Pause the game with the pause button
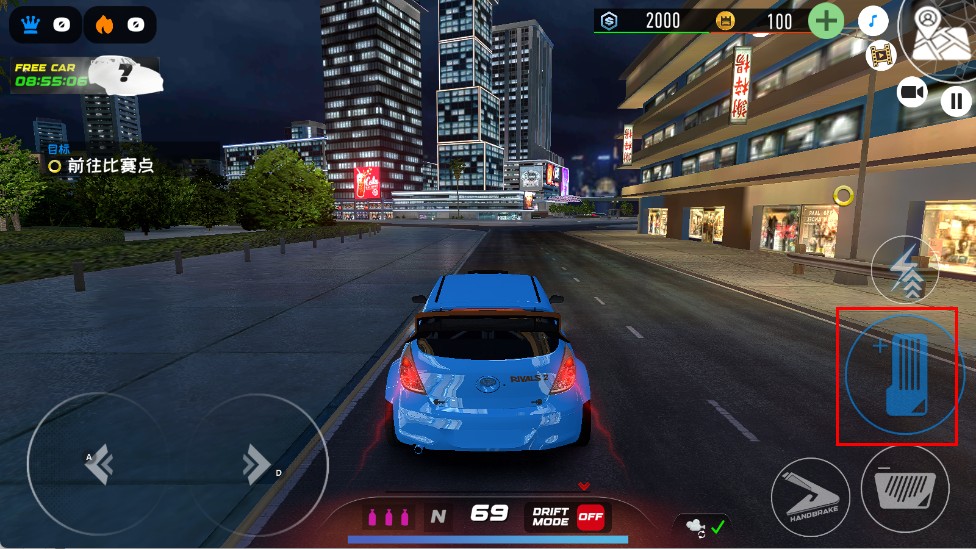The width and height of the screenshot is (976, 549). 956,100
